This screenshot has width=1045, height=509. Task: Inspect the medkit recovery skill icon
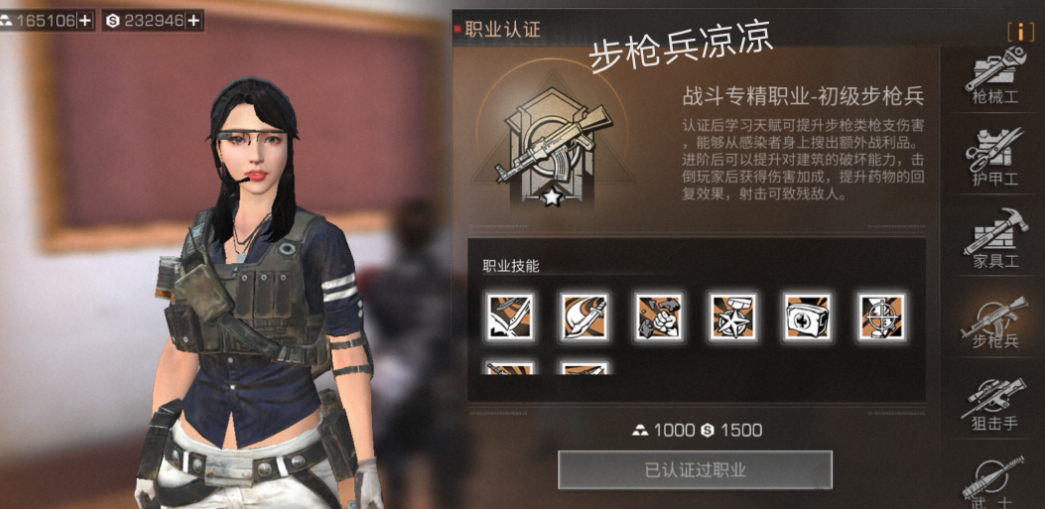point(806,317)
